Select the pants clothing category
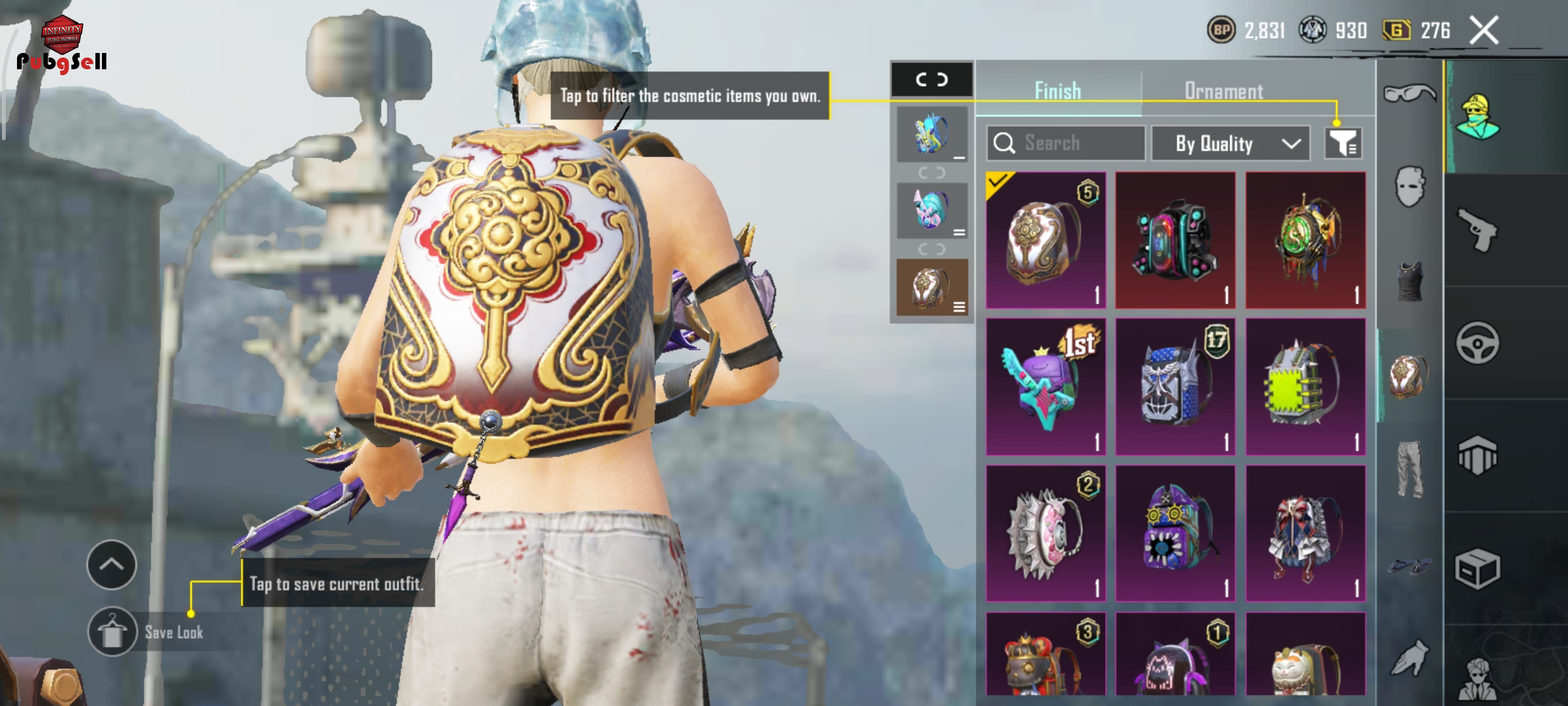Image resolution: width=1568 pixels, height=706 pixels. point(1409,469)
